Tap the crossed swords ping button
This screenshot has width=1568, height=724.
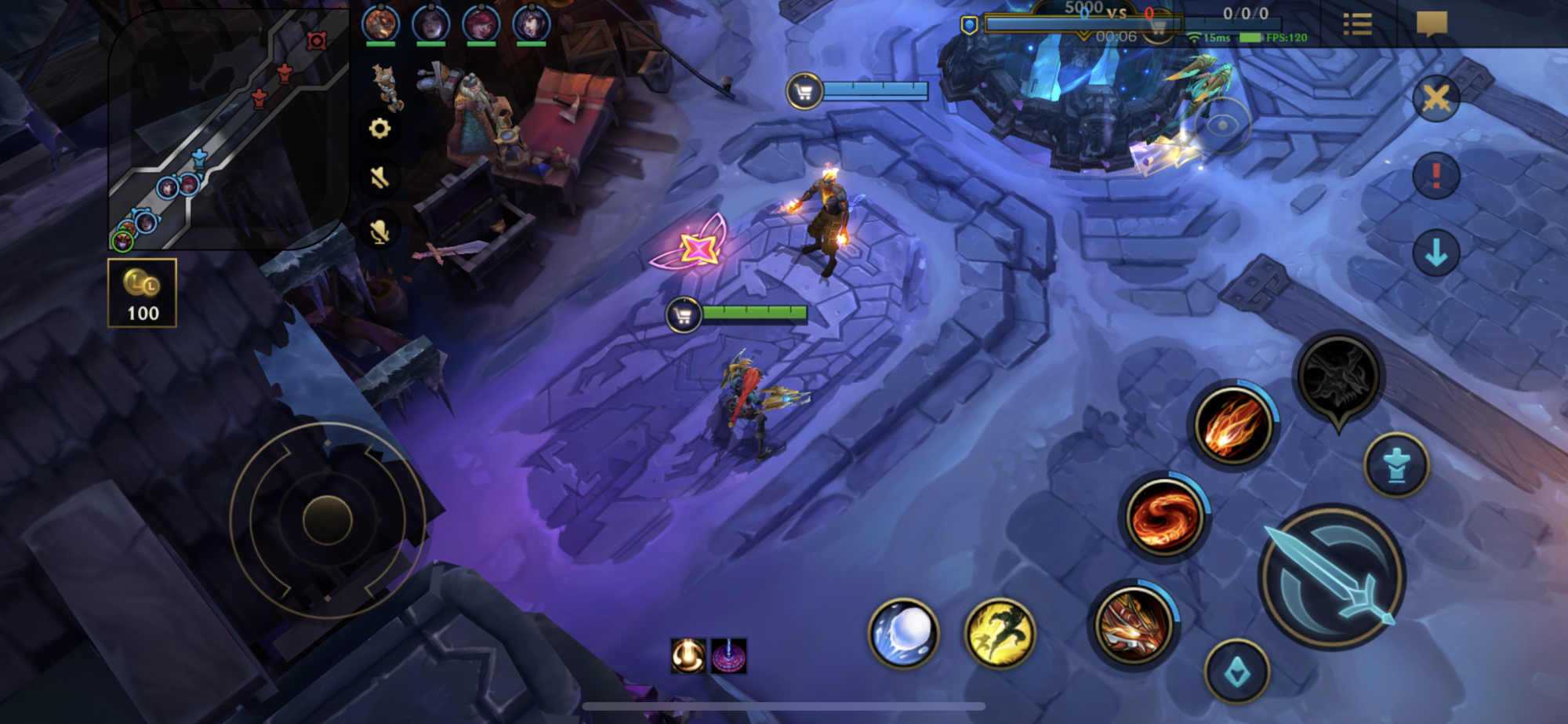1436,99
